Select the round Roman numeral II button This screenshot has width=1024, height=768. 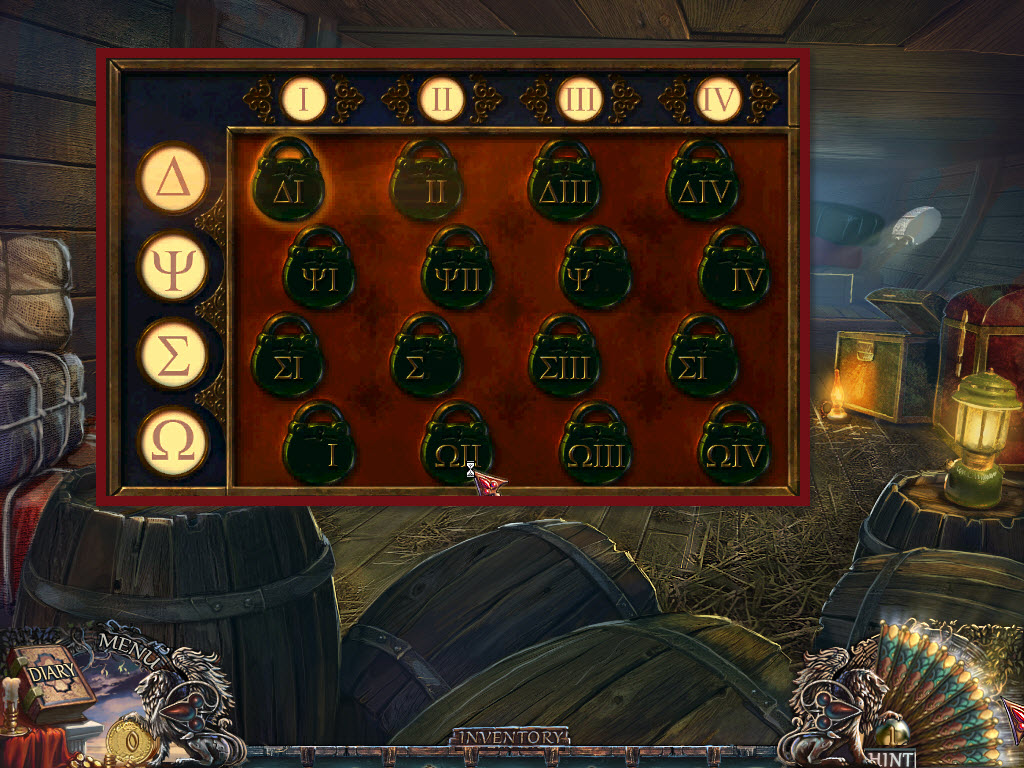click(x=441, y=99)
